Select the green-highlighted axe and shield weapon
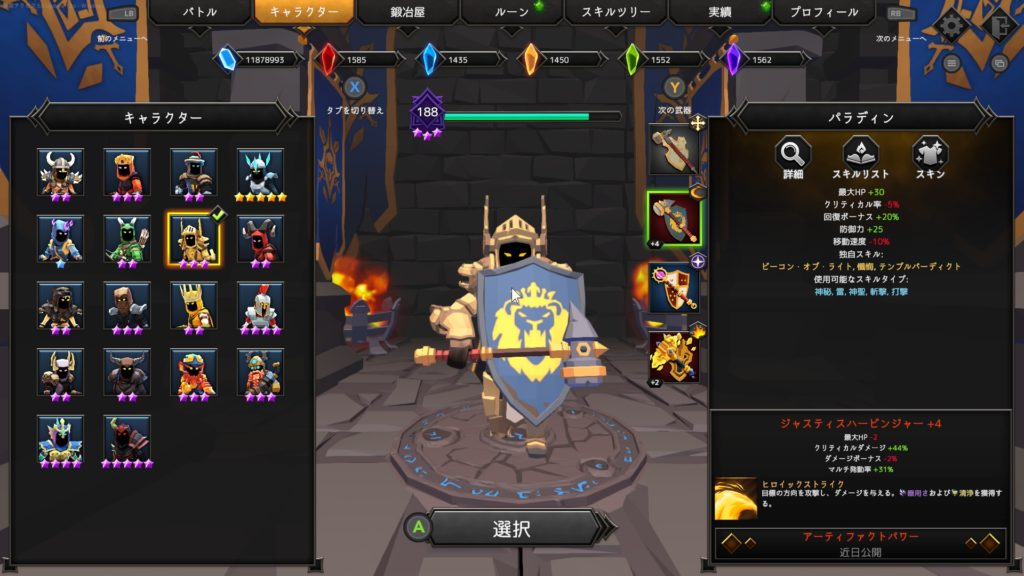 click(672, 218)
